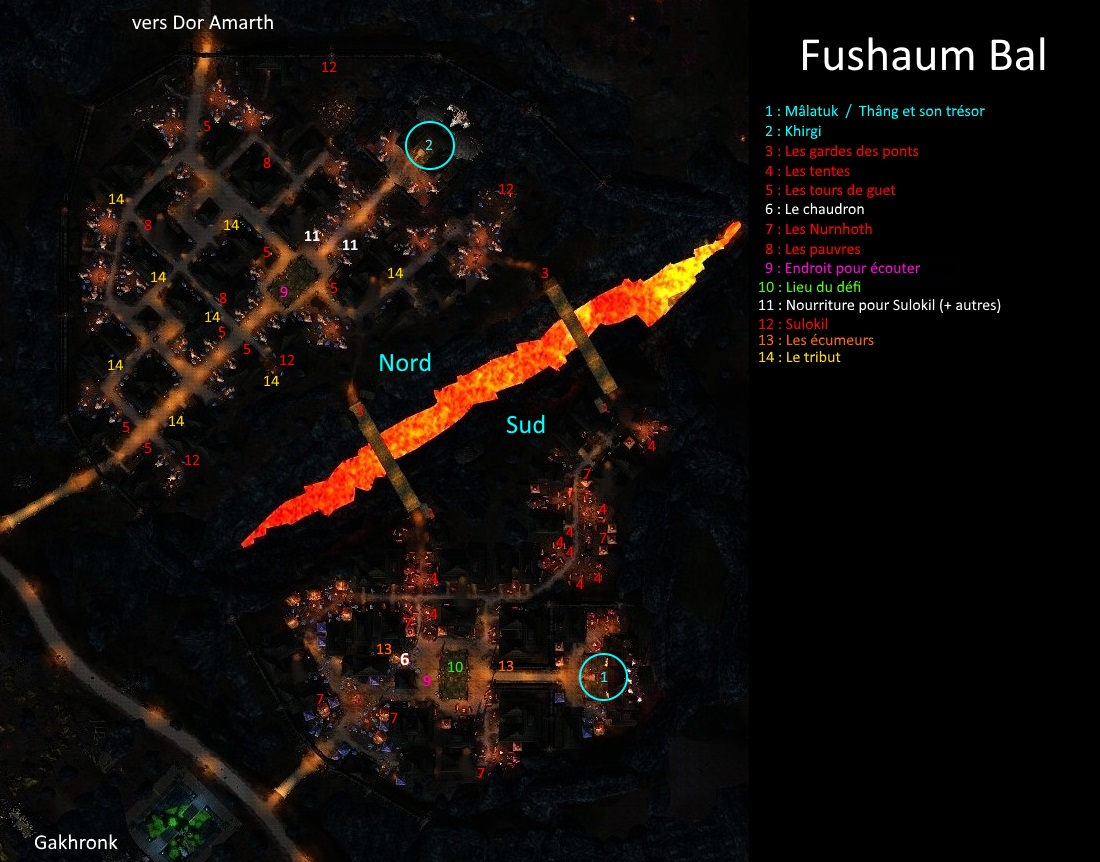Click the circled marker 2 on the map
The height and width of the screenshot is (862, 1100).
point(430,146)
